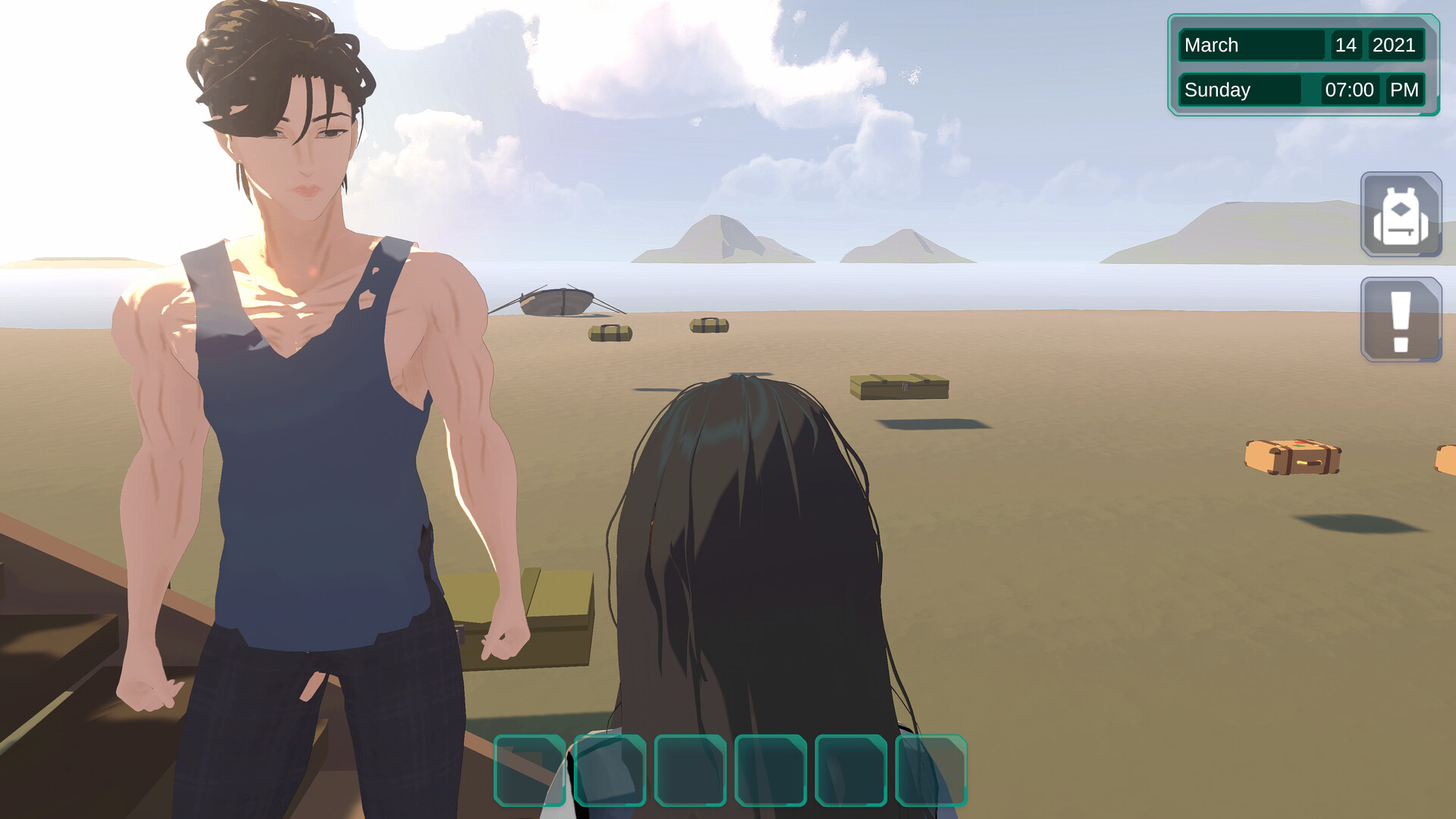Open the 2021 year field
The width and height of the screenshot is (1456, 819).
(x=1398, y=45)
